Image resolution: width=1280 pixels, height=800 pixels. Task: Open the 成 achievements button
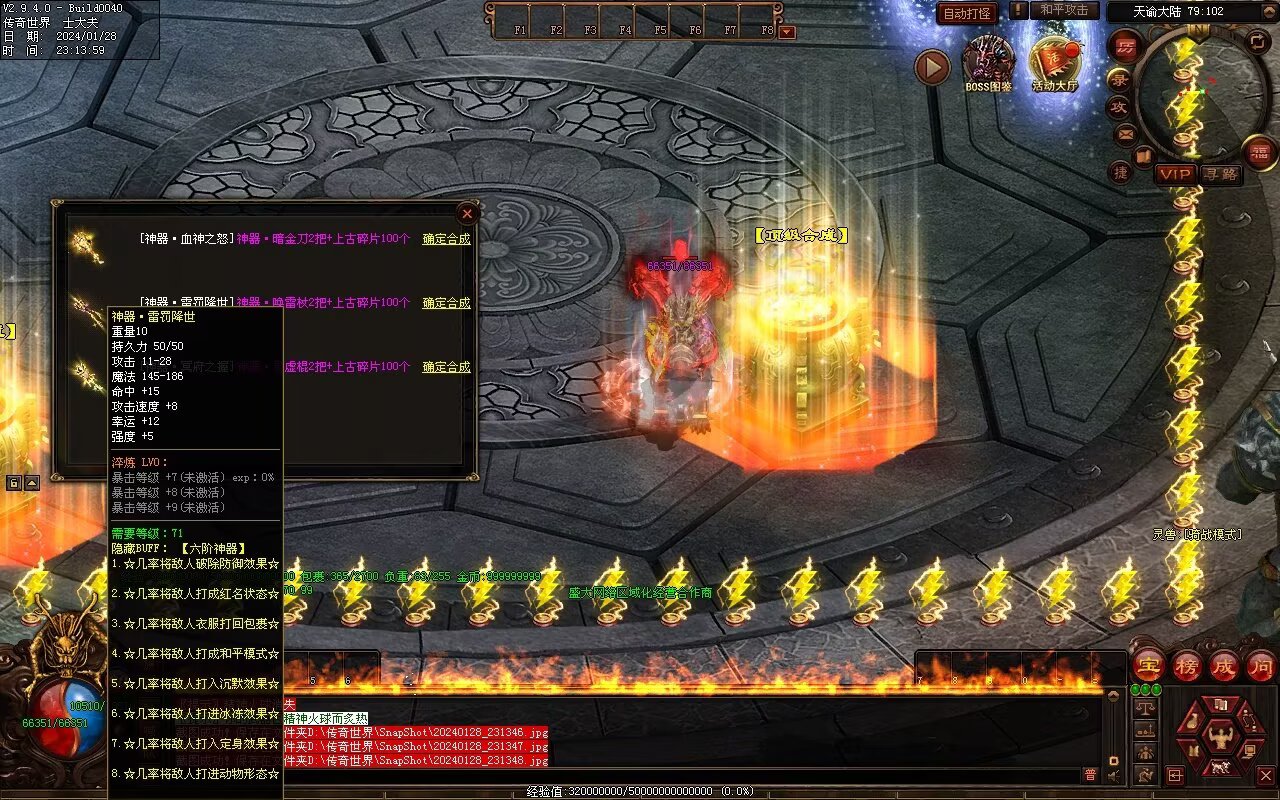1223,665
